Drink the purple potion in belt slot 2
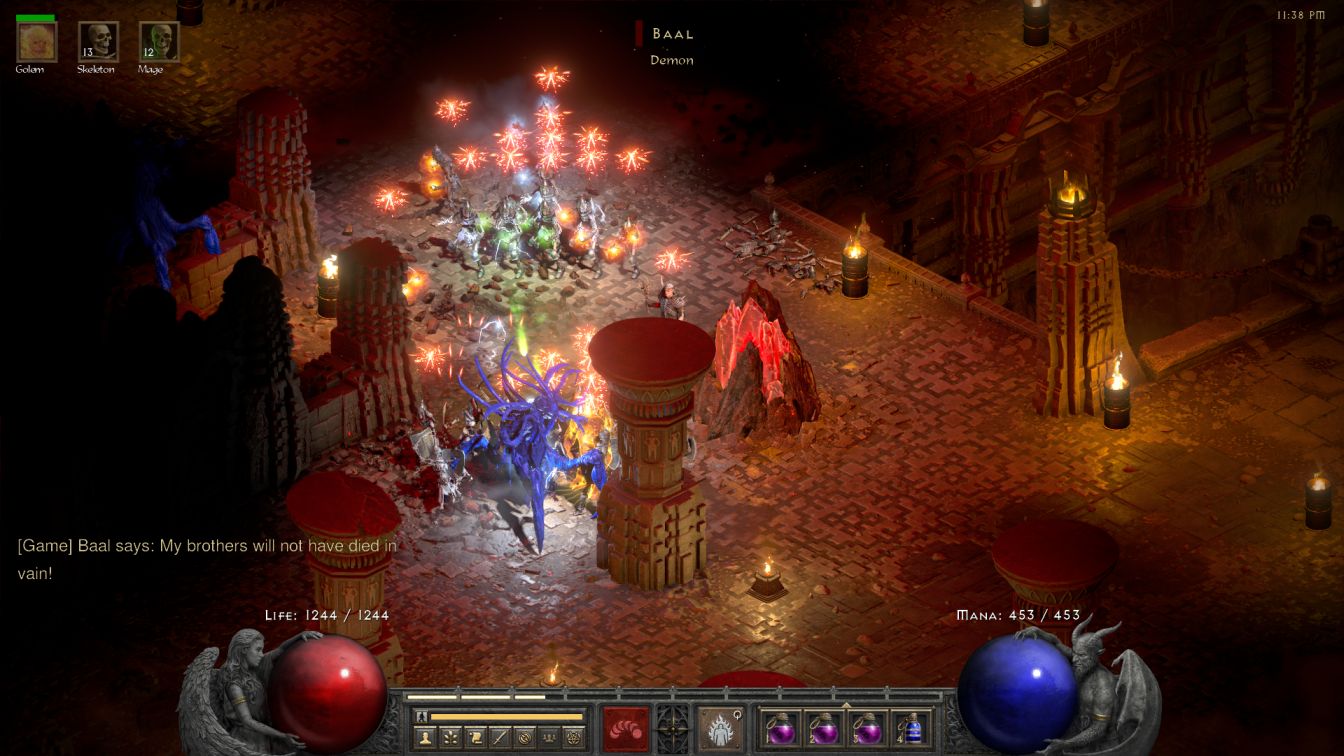This screenshot has width=1344, height=756. coord(824,729)
